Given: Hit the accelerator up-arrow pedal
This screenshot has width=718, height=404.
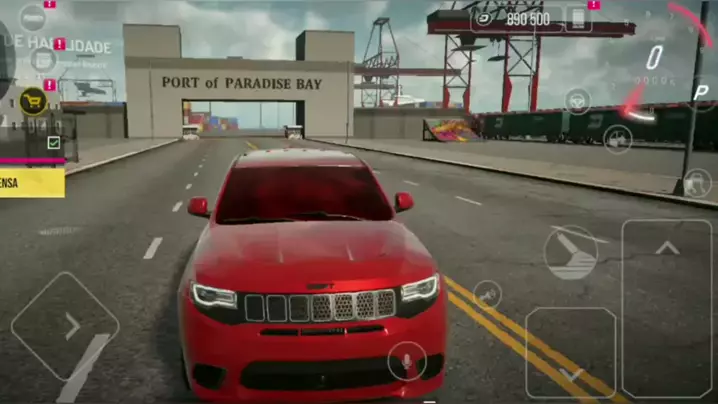Looking at the screenshot, I should tap(666, 308).
